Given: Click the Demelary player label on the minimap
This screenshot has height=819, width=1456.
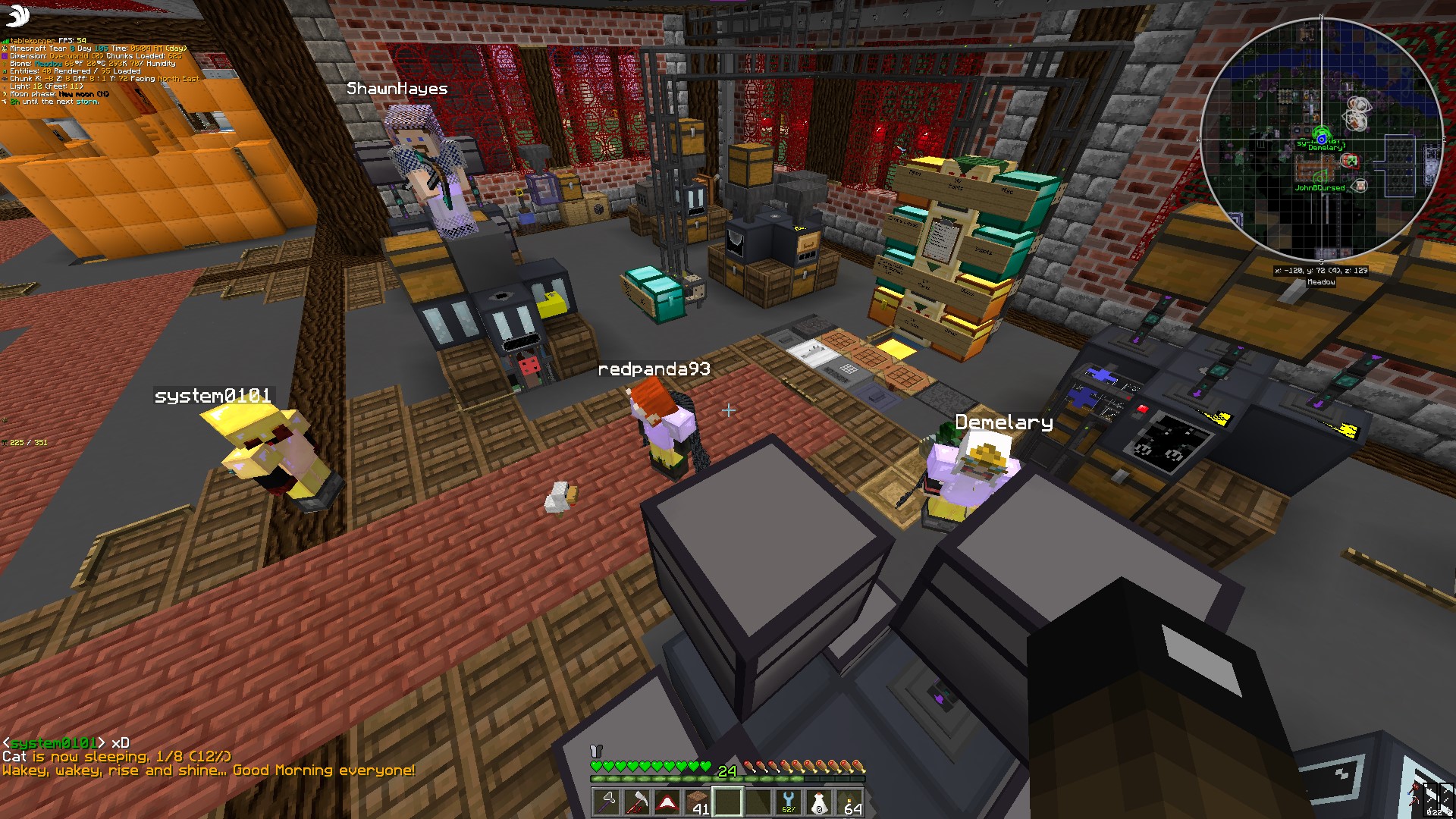Looking at the screenshot, I should pyautogui.click(x=1325, y=148).
